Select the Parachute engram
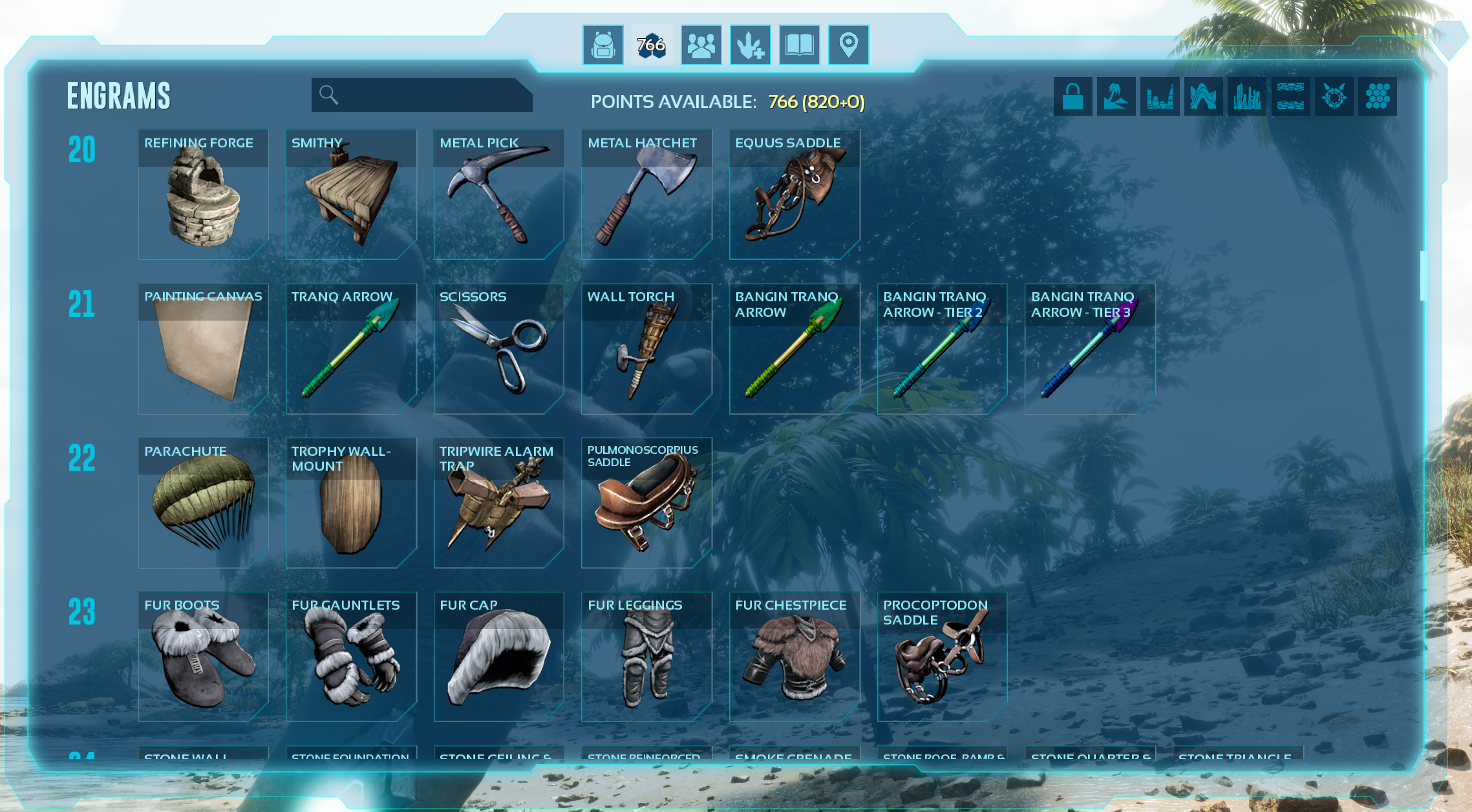 click(x=203, y=503)
